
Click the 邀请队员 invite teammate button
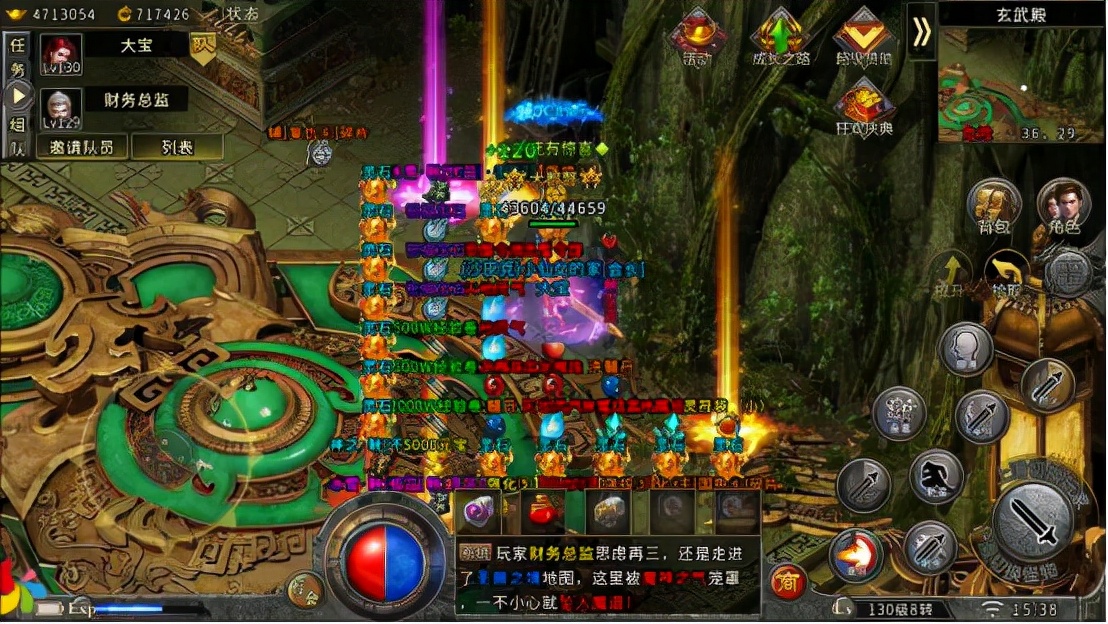coord(82,146)
